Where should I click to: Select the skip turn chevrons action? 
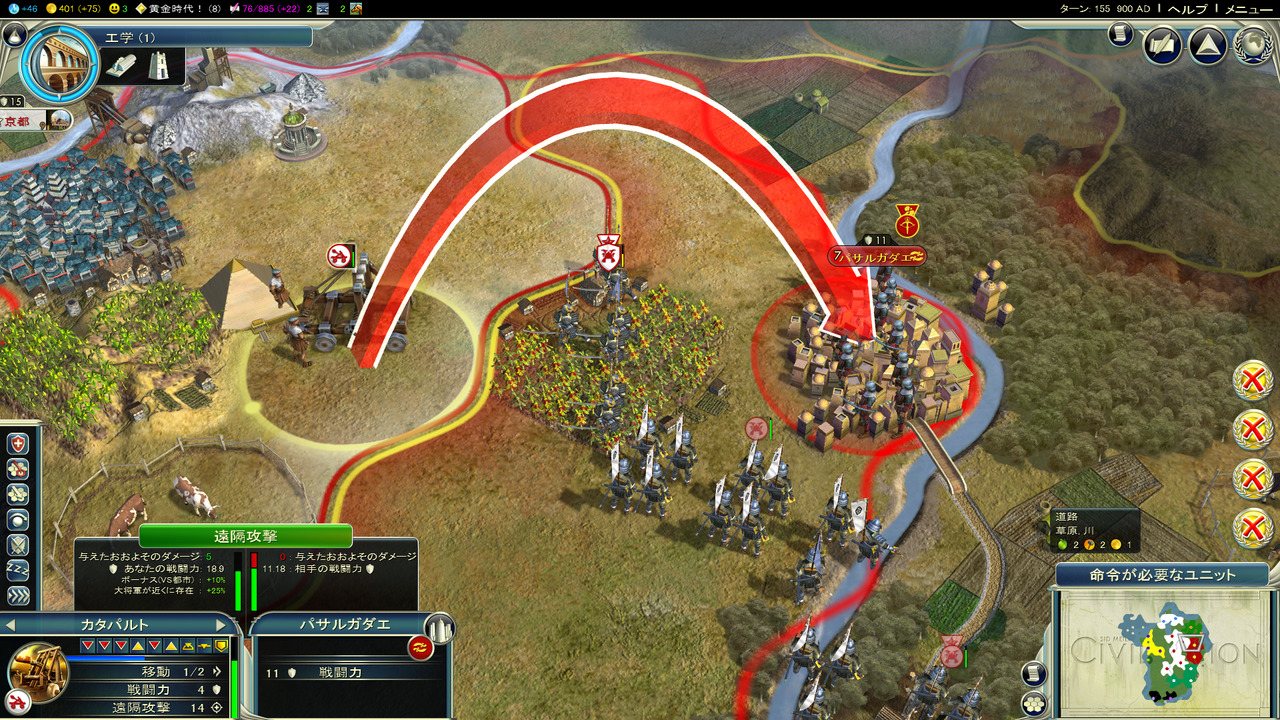pos(18,596)
